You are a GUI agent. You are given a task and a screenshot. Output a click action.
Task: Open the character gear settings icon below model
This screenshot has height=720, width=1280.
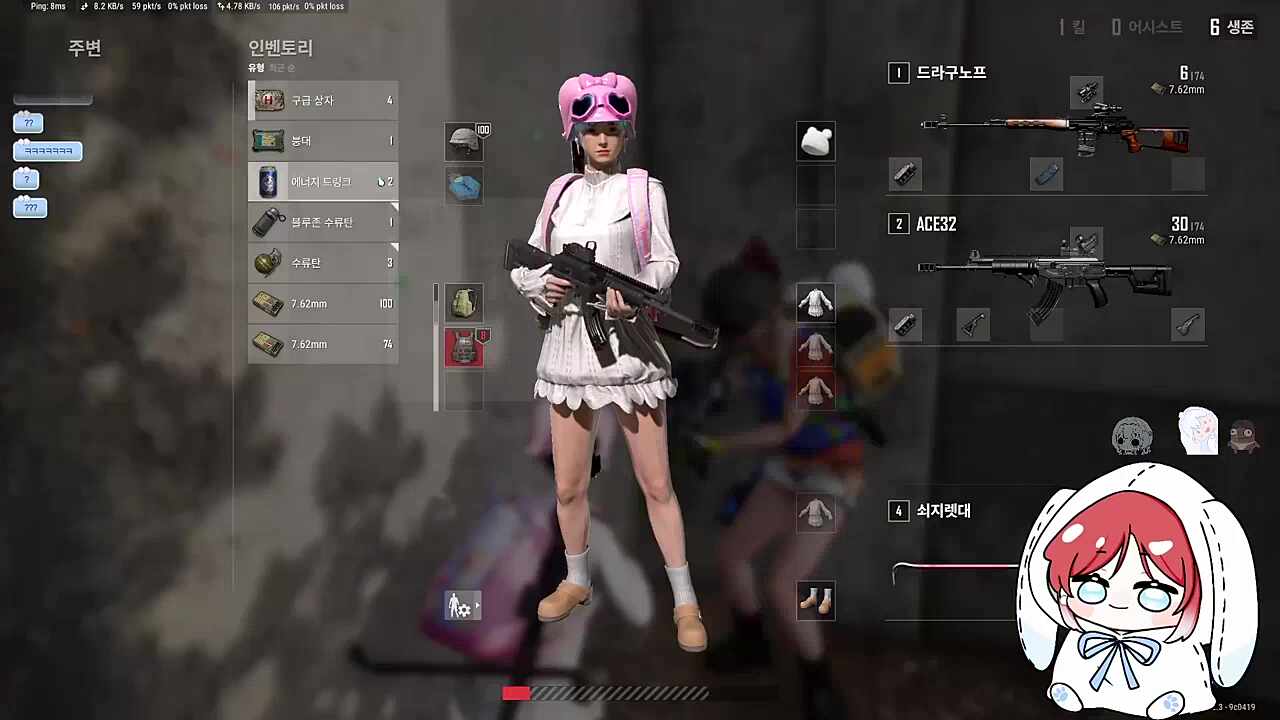tap(459, 604)
